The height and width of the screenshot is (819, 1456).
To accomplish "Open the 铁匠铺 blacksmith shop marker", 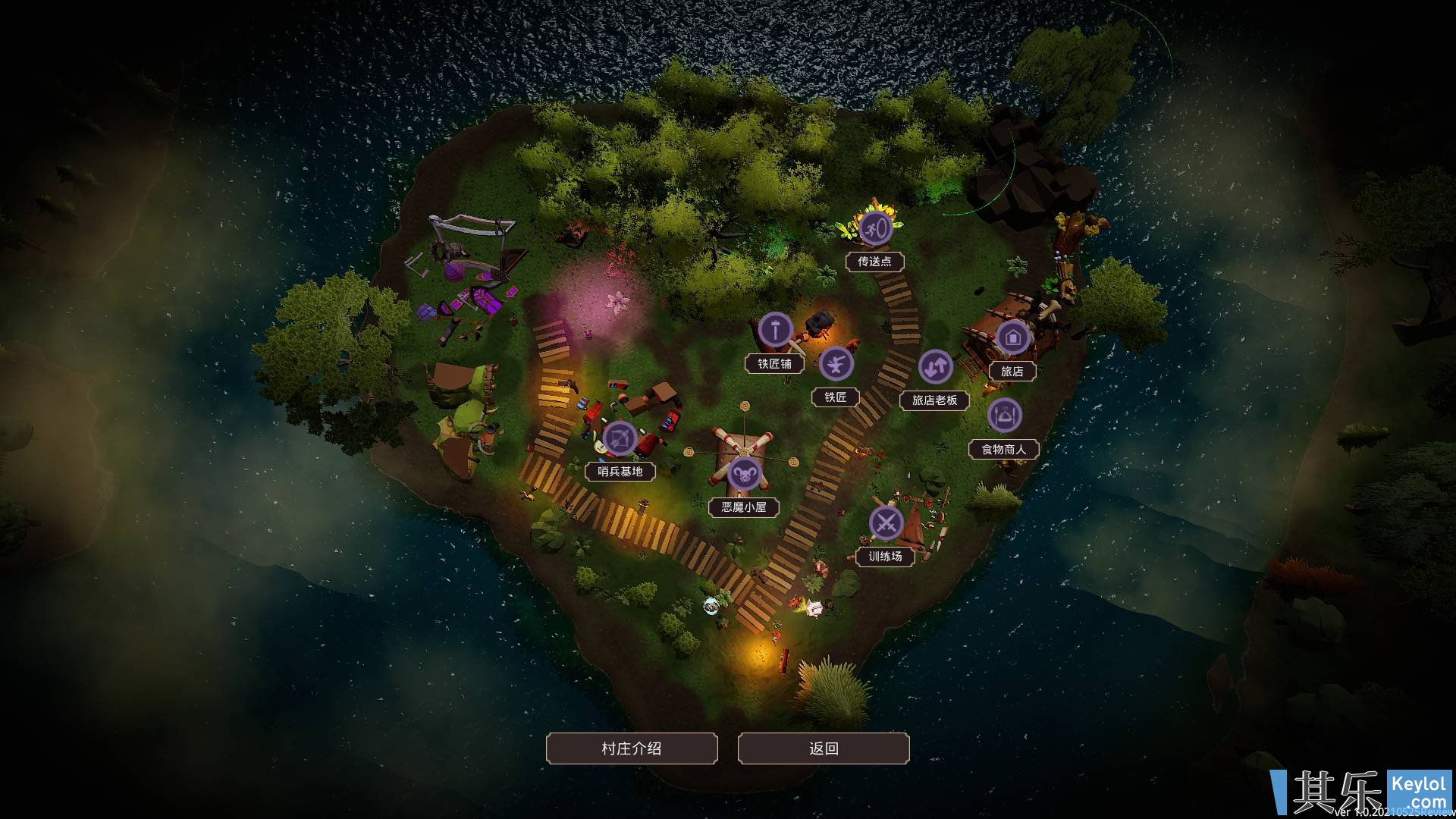I will pyautogui.click(x=775, y=331).
